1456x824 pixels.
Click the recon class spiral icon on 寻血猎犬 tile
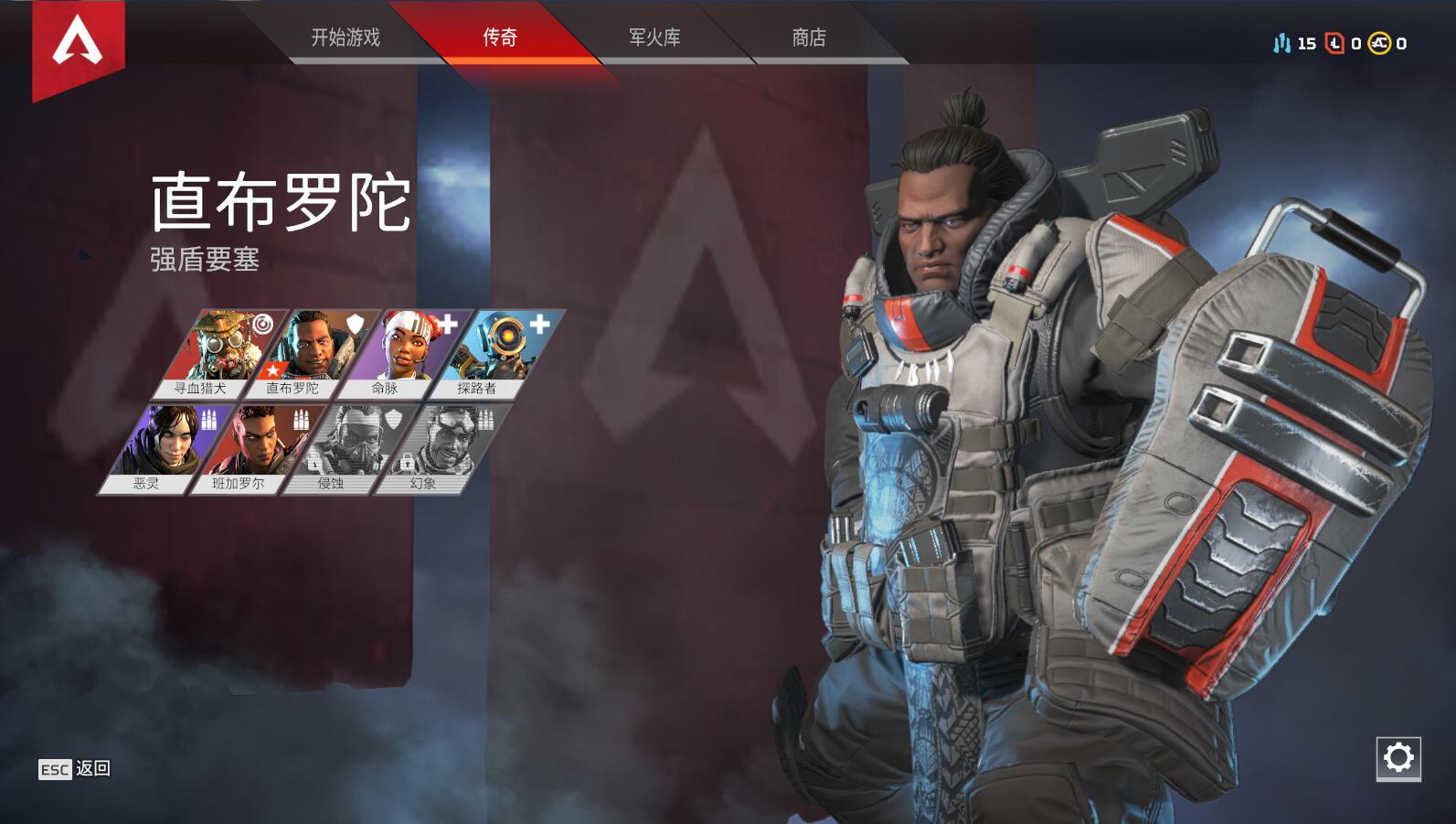point(262,324)
